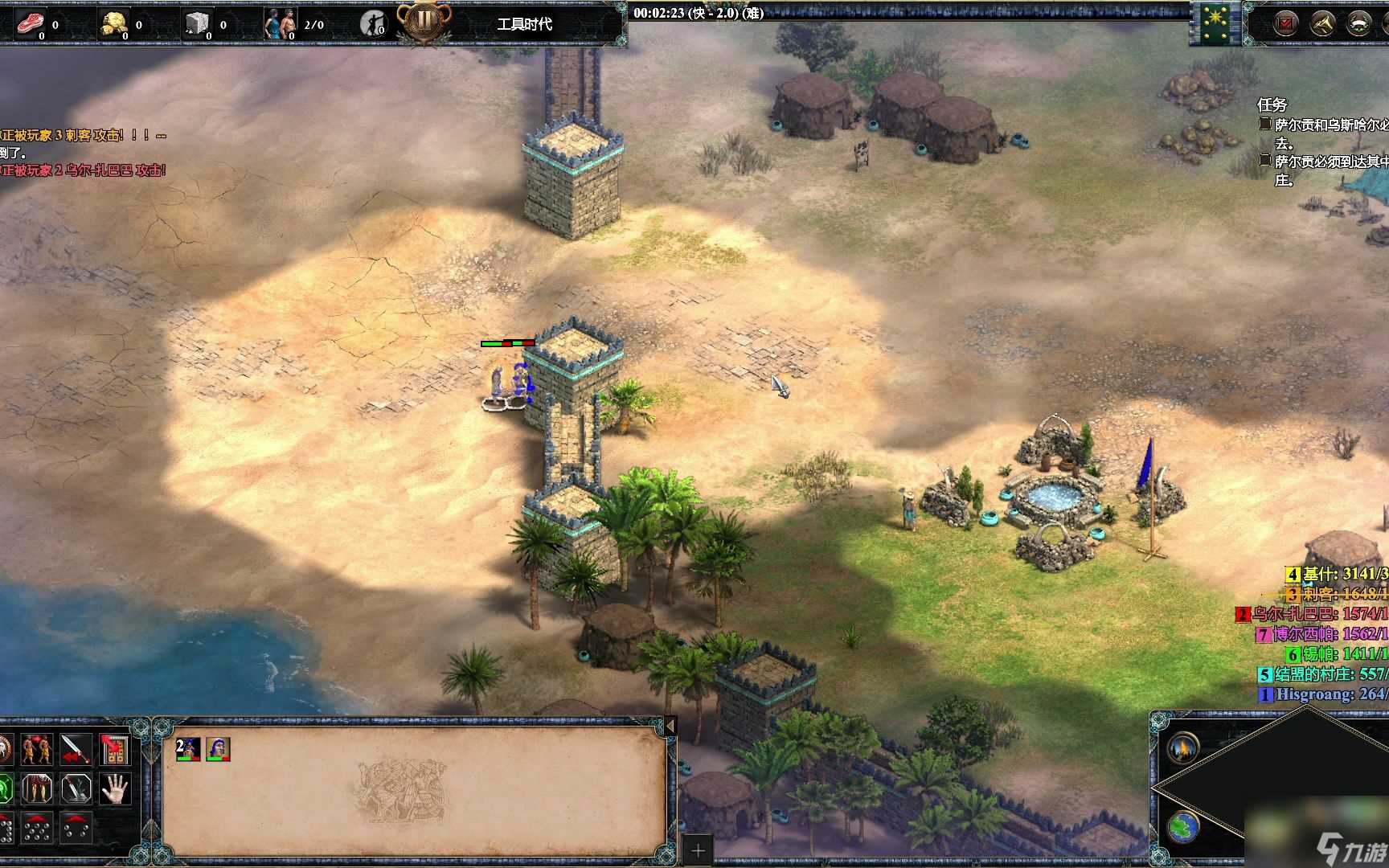
Task: Open the tech tree via wreath icon
Action: 1359,23
